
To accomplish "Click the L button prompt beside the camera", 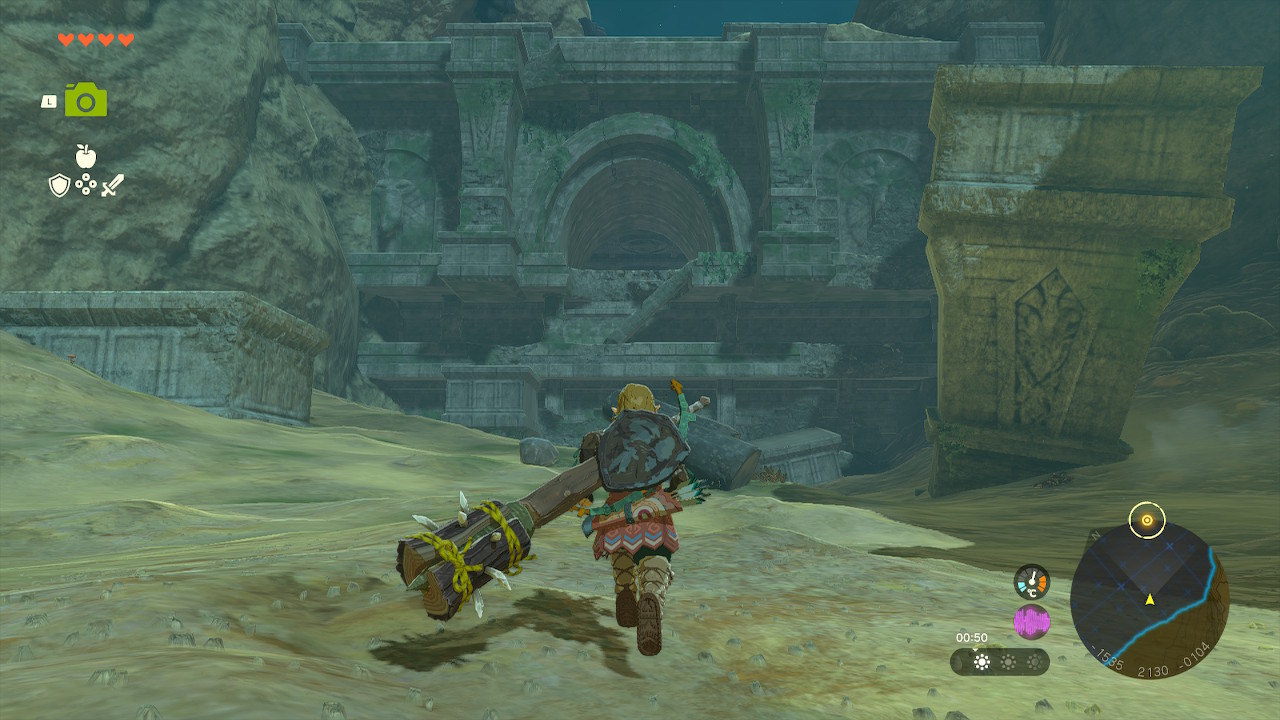I will 48,101.
